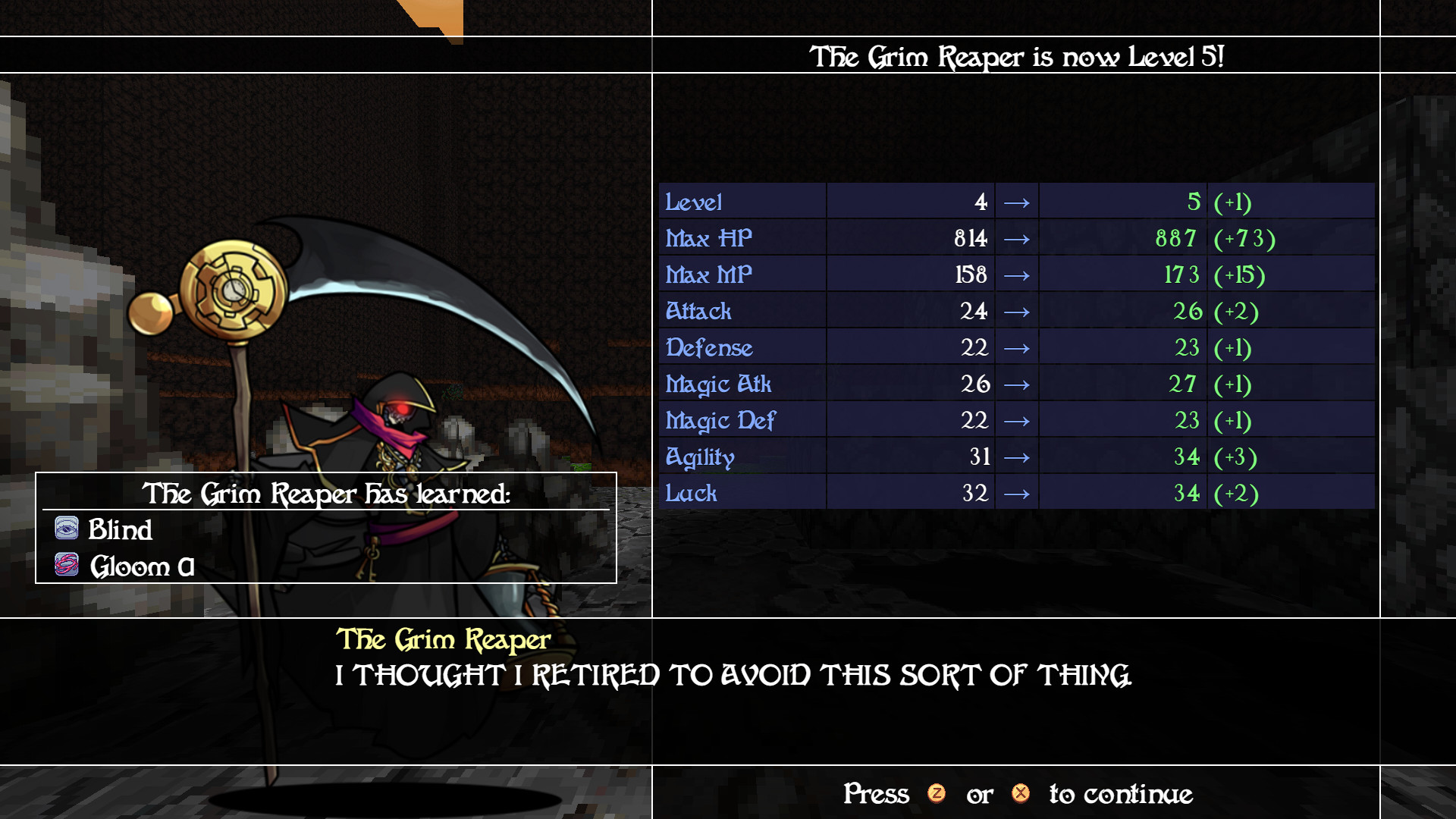Click the orange X button icon
1456x819 pixels.
tap(1021, 795)
